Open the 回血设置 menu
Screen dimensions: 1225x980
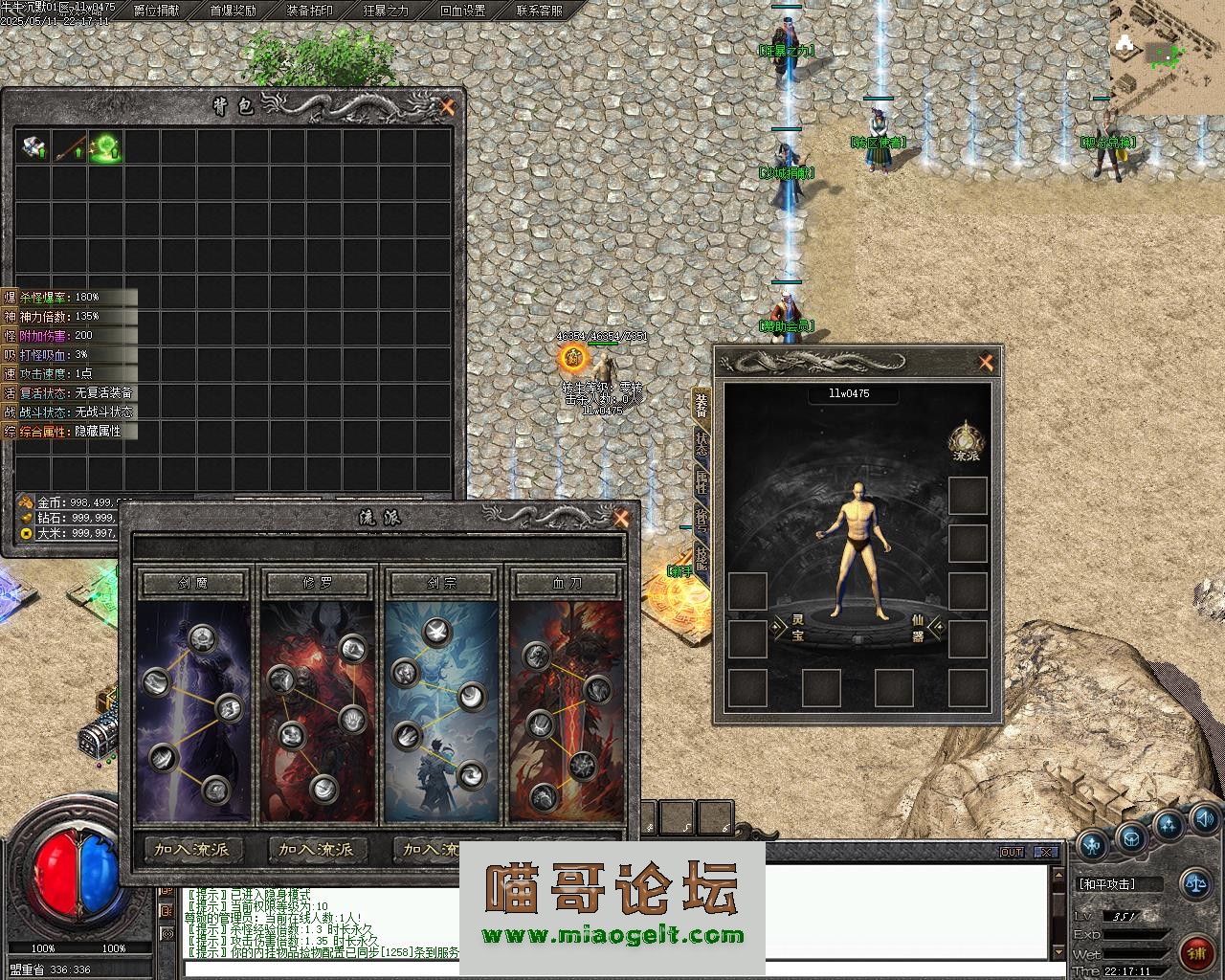[x=462, y=11]
